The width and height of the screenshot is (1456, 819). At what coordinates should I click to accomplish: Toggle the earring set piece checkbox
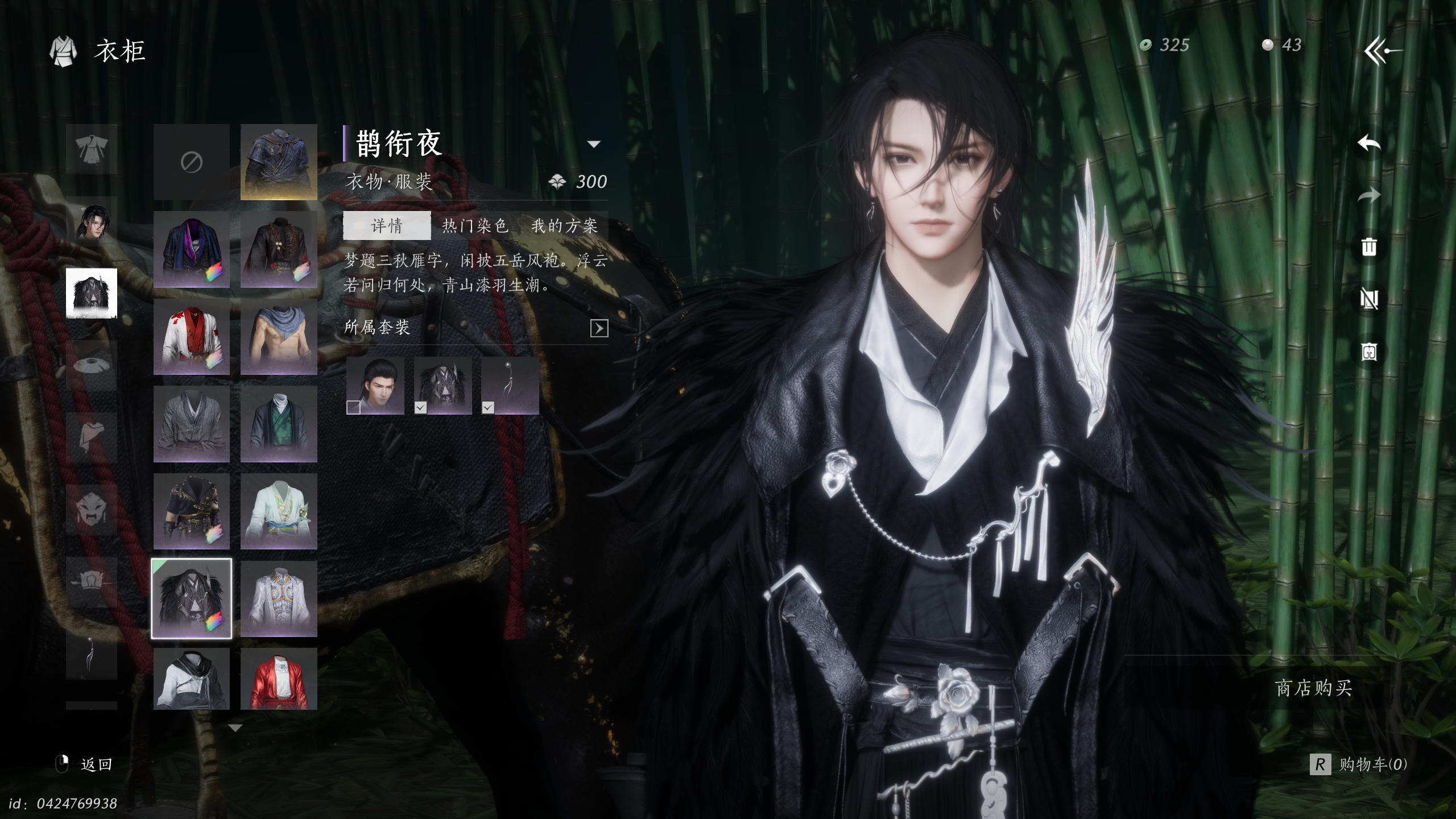tap(487, 407)
